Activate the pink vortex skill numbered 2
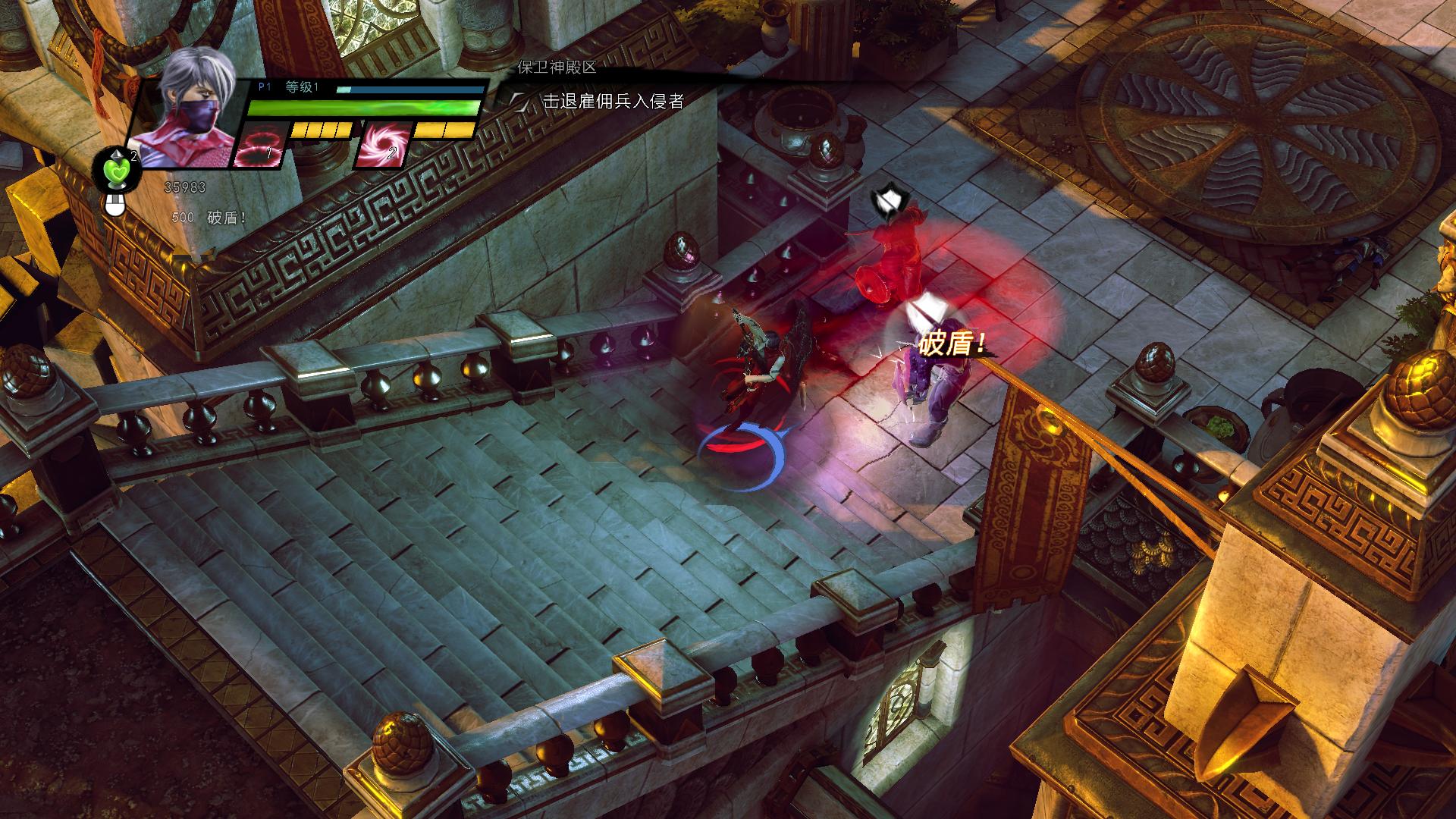Image resolution: width=1456 pixels, height=819 pixels. click(383, 144)
